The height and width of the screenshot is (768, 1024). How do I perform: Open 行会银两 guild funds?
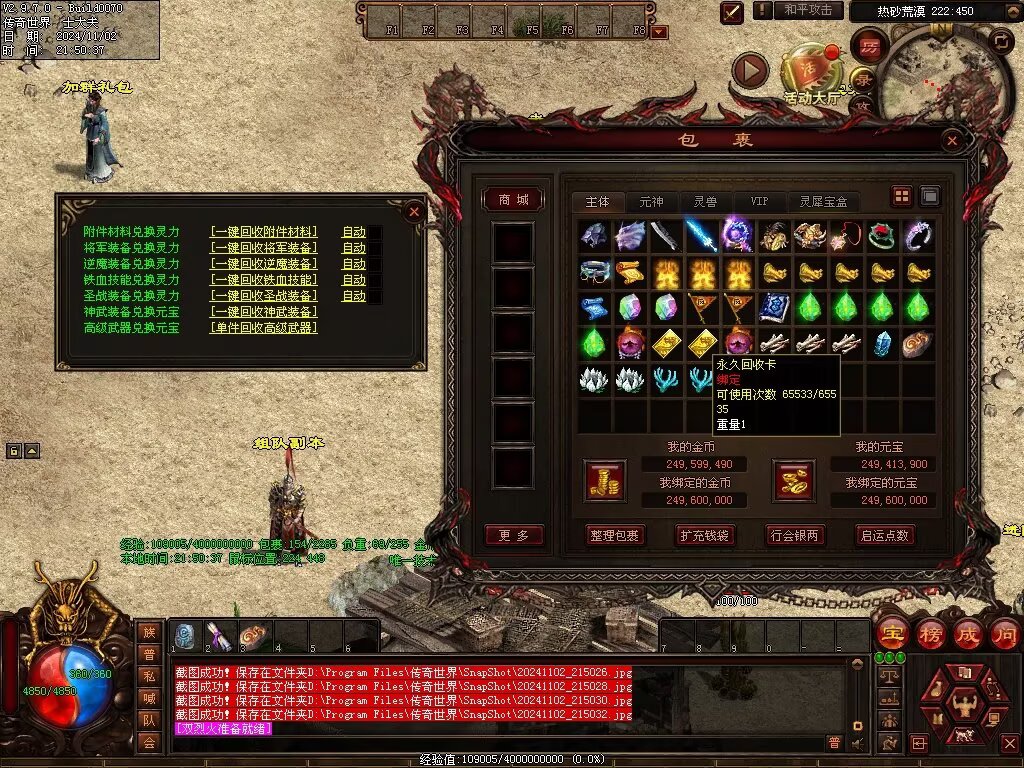click(x=795, y=535)
